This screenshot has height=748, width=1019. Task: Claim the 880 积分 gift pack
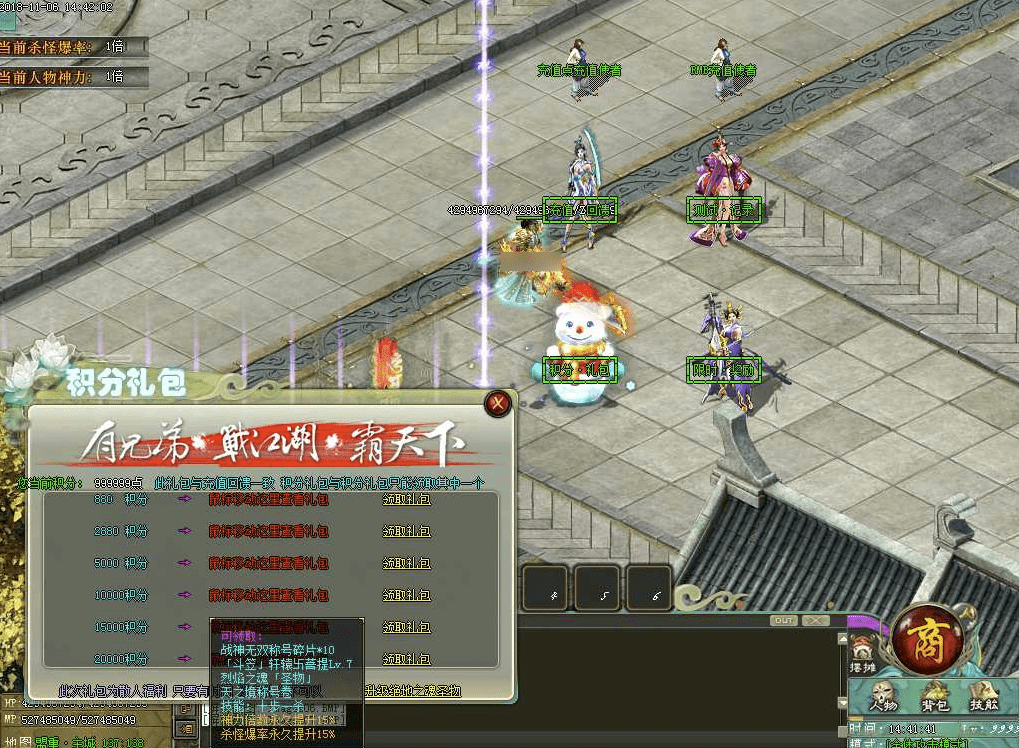click(407, 499)
